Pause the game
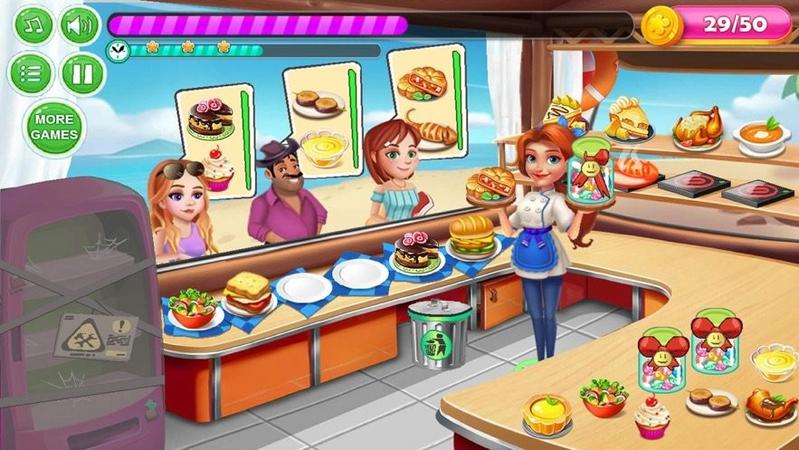799x450 pixels. coord(83,73)
